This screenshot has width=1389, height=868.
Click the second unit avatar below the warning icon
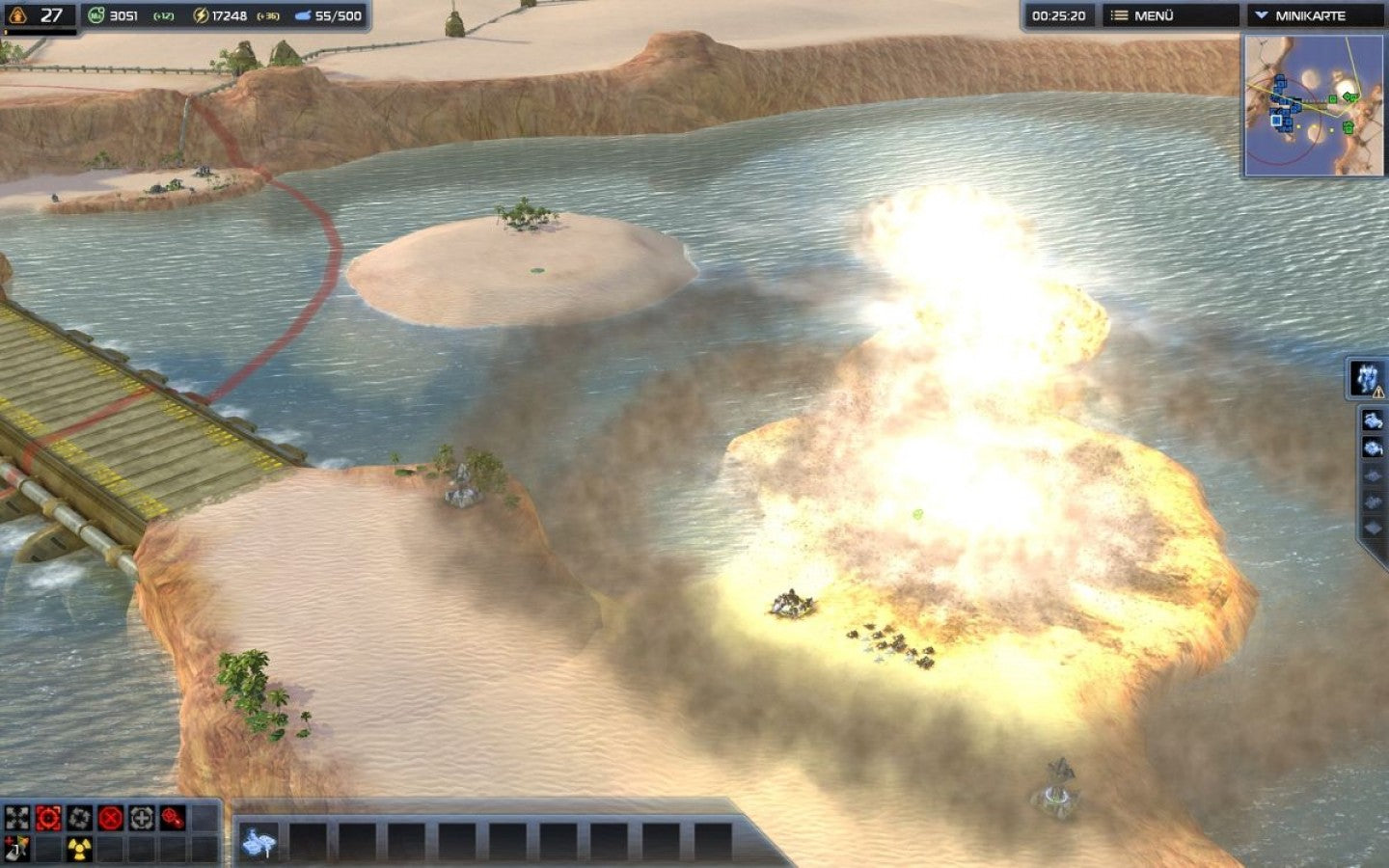1373,420
